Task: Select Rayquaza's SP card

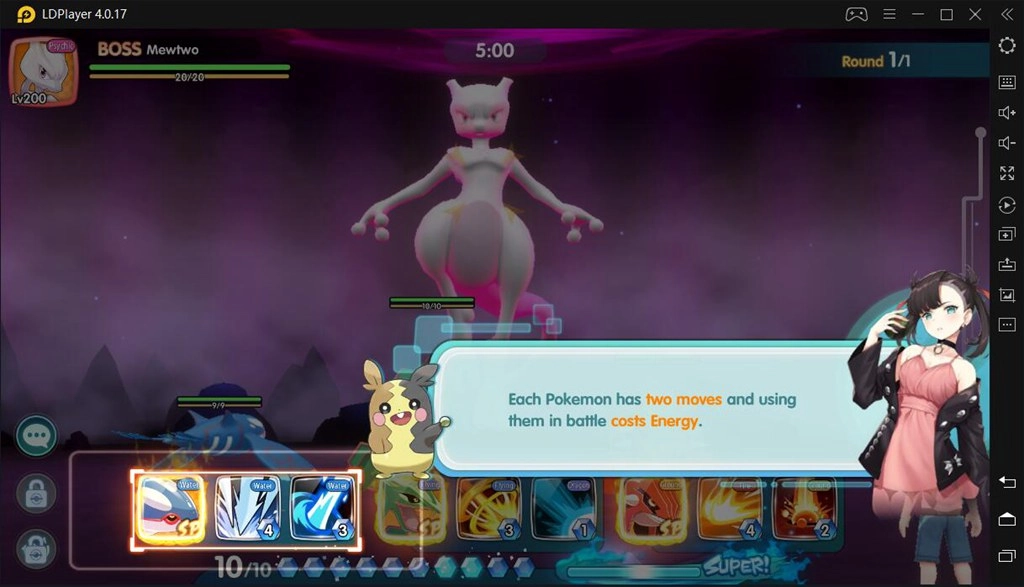Action: point(411,511)
